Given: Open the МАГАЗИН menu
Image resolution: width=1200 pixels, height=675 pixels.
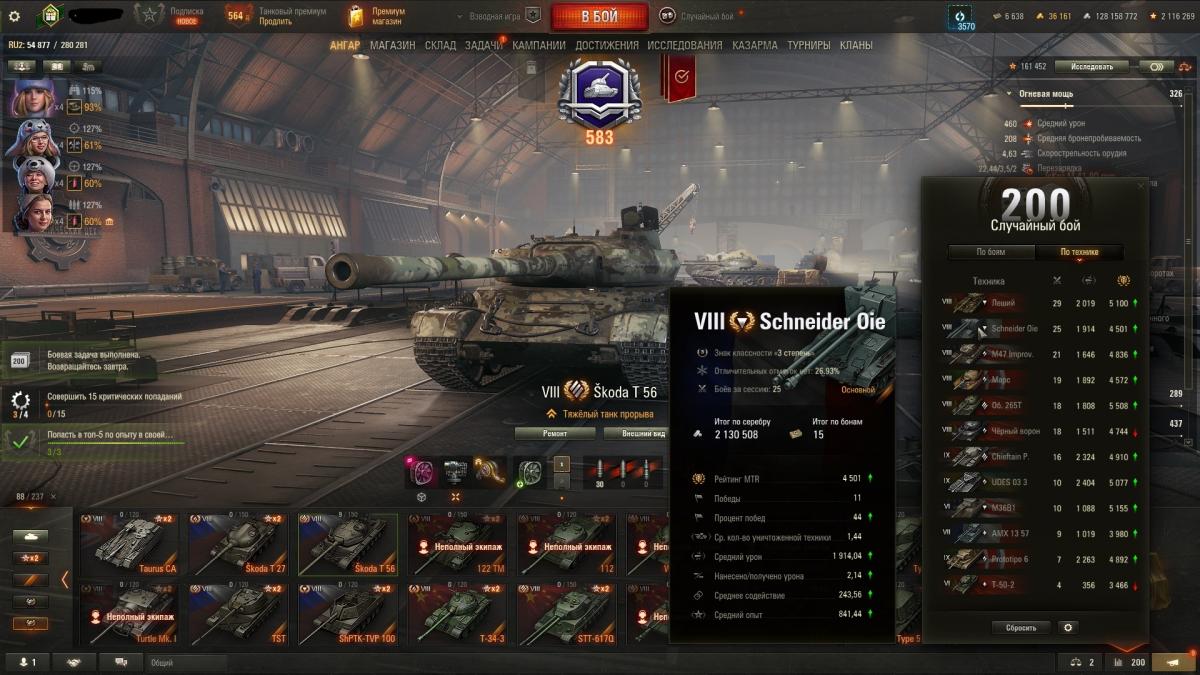Looking at the screenshot, I should click(392, 45).
